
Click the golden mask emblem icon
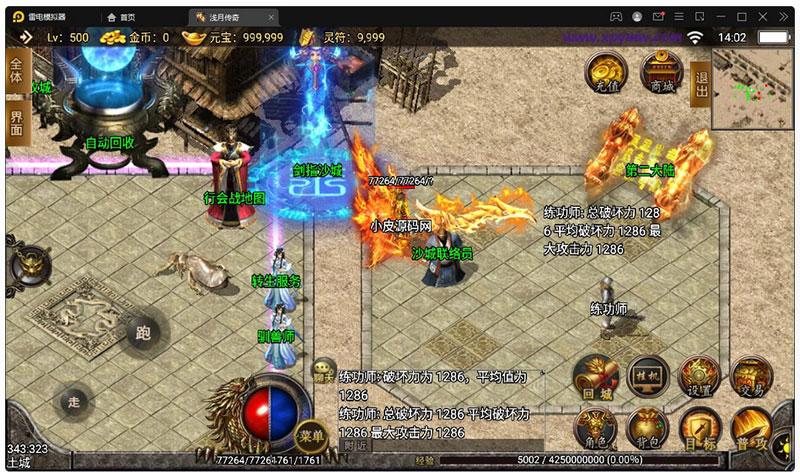pyautogui.click(x=27, y=263)
